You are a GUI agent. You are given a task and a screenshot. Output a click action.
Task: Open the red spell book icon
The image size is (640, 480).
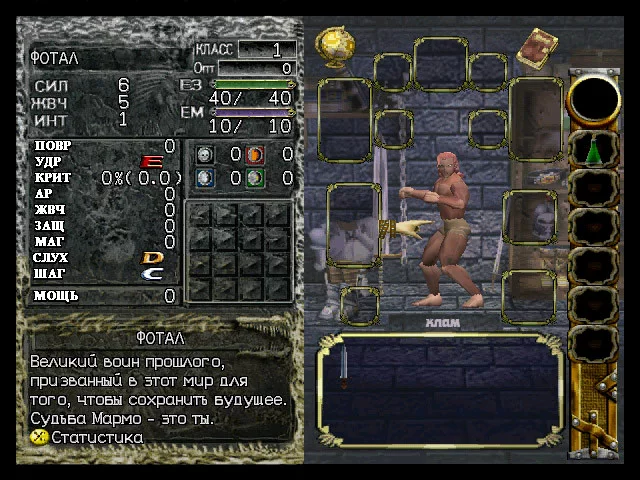(542, 45)
